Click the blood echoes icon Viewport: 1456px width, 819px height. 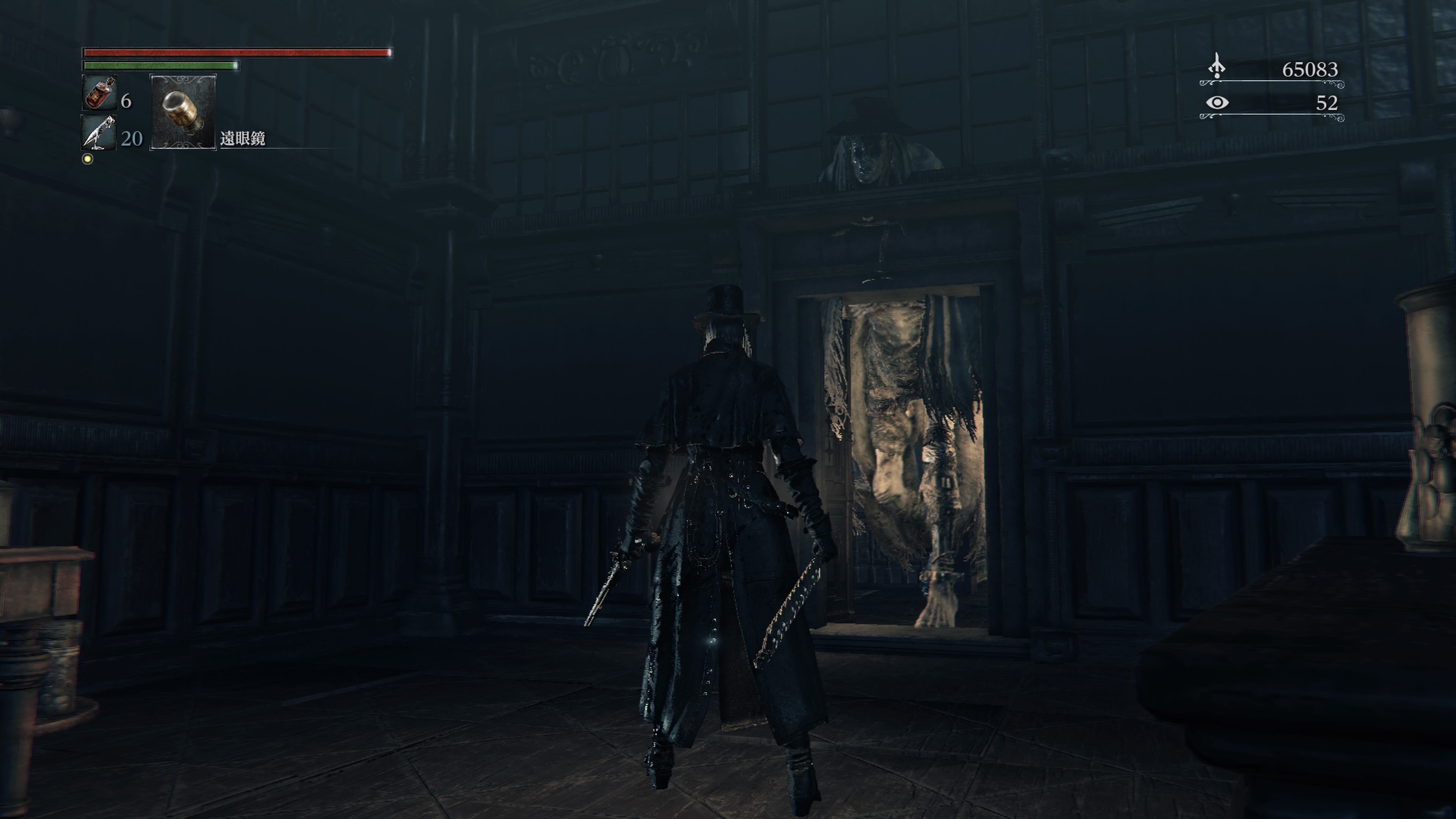1216,67
